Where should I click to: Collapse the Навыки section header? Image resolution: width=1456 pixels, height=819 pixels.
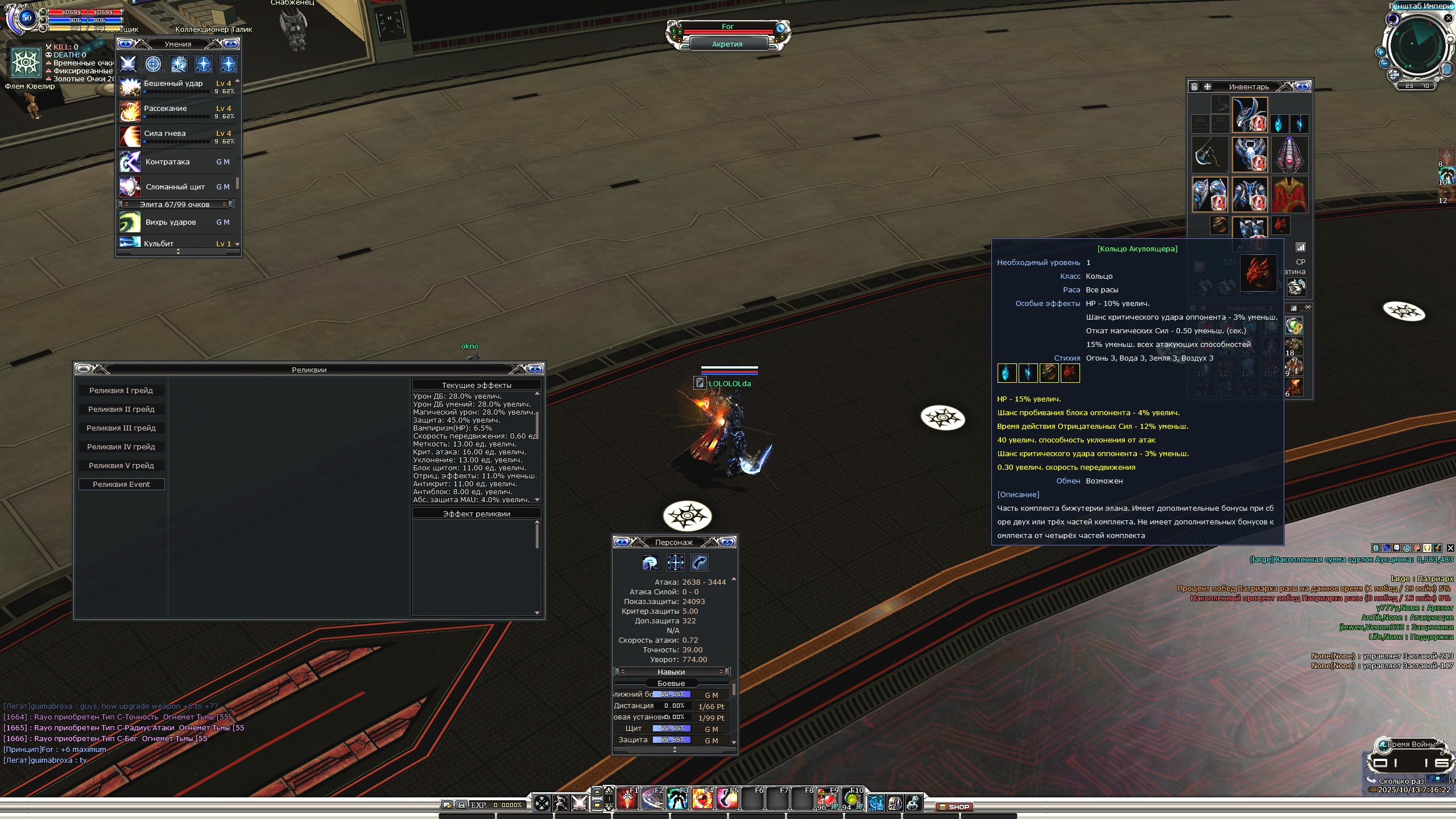click(671, 672)
